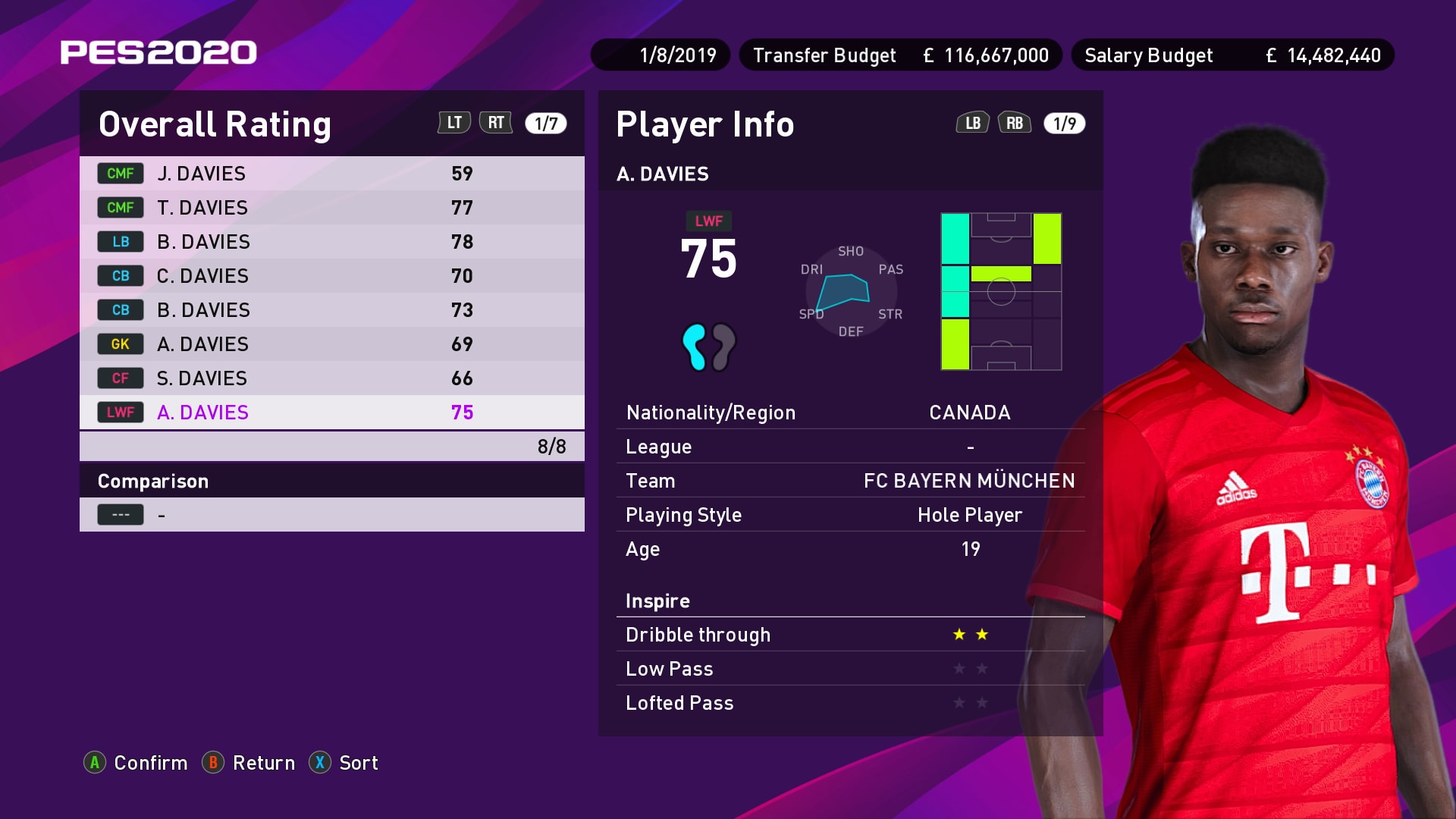Select striker S. Davies rated 66

(x=331, y=378)
